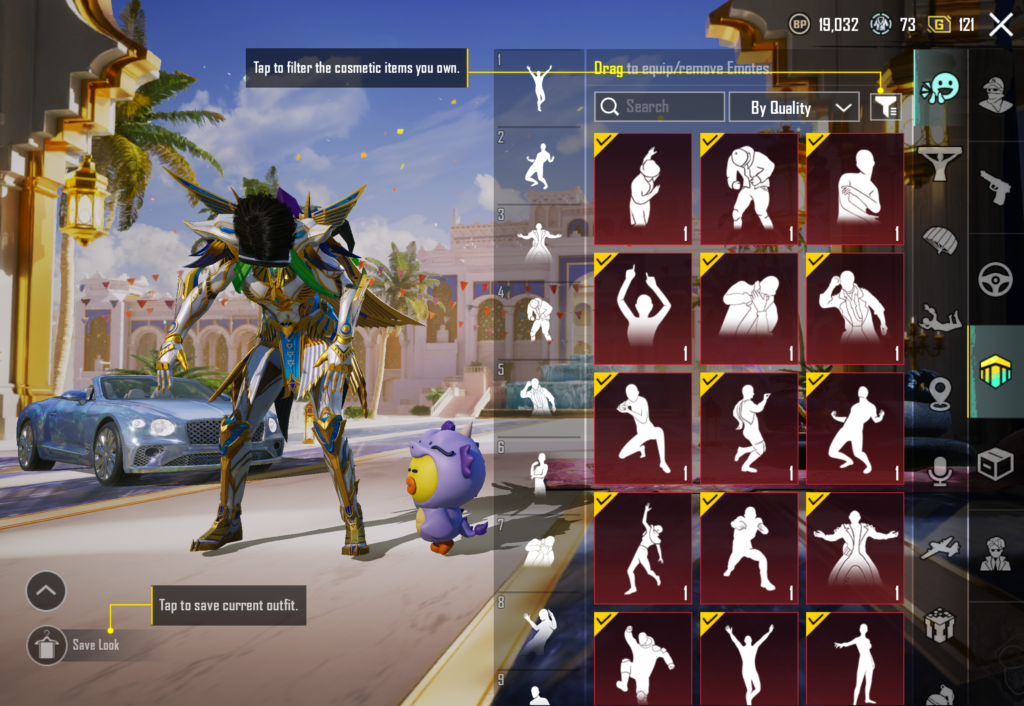Open the crate box category
The image size is (1024, 706).
click(x=996, y=464)
